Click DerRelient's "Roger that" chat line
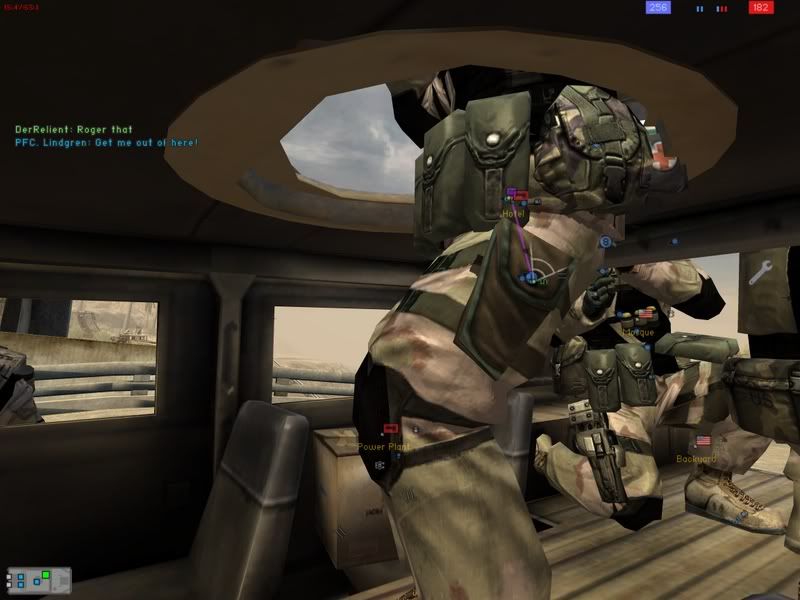Viewport: 800px width, 600px height. pos(73,130)
